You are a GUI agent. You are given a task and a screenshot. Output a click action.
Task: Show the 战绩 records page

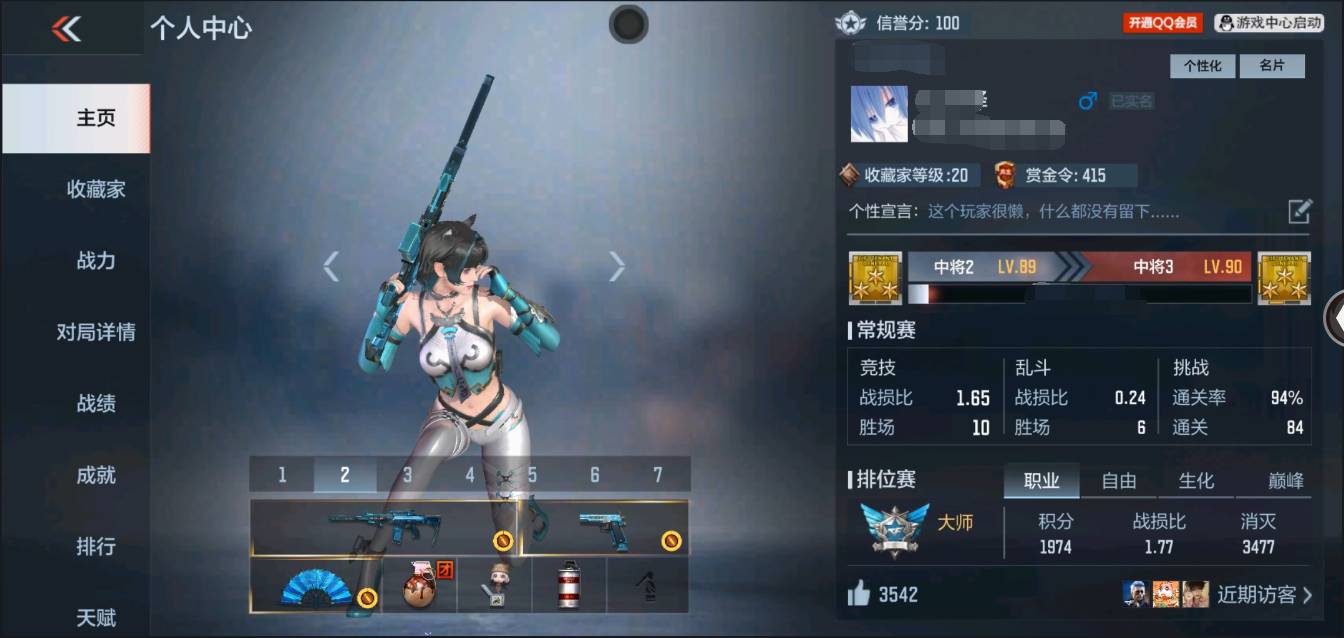(x=96, y=404)
